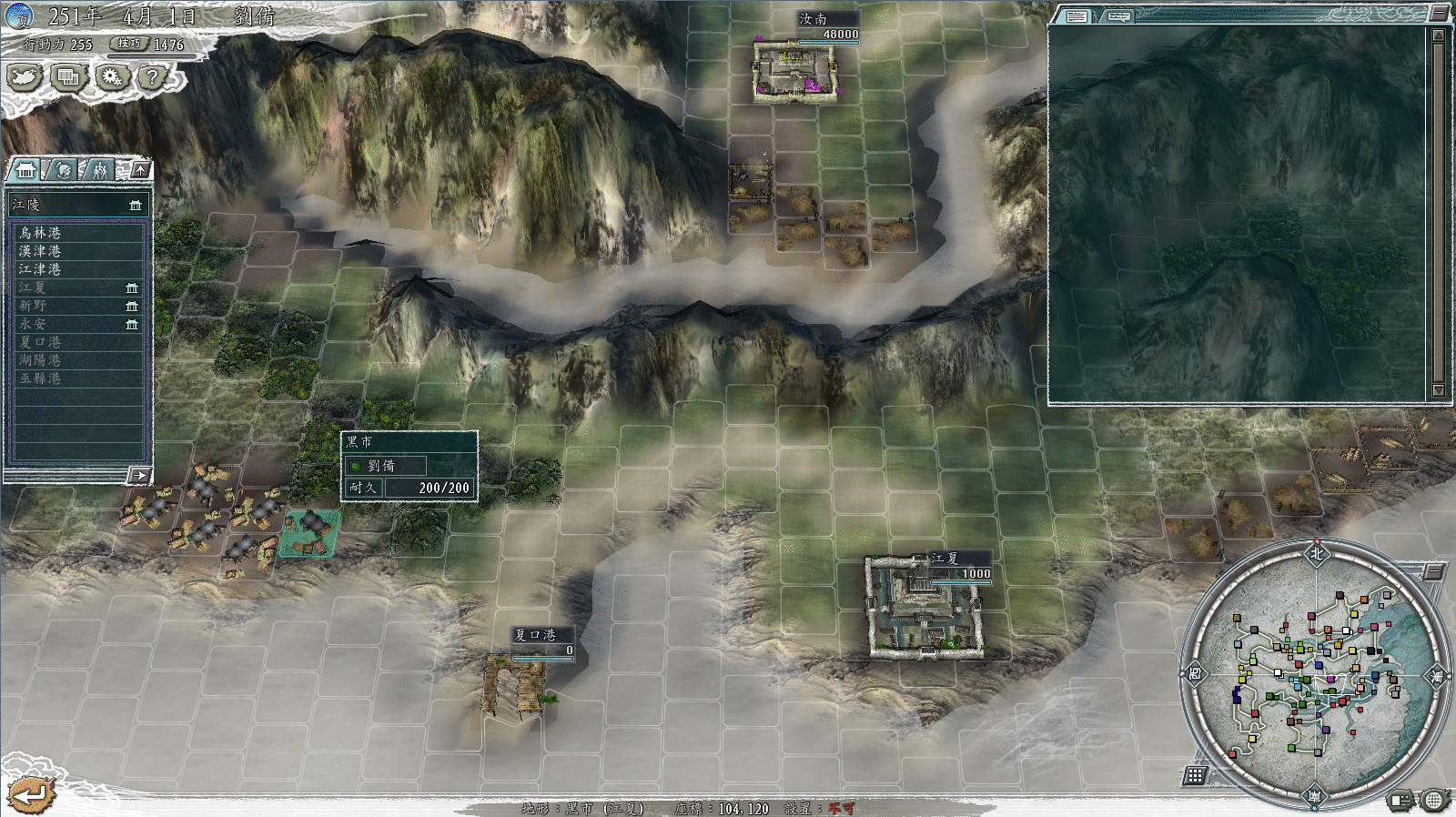The image size is (1456, 817).
Task: Collapse the city list with up arrow
Action: pos(140,169)
